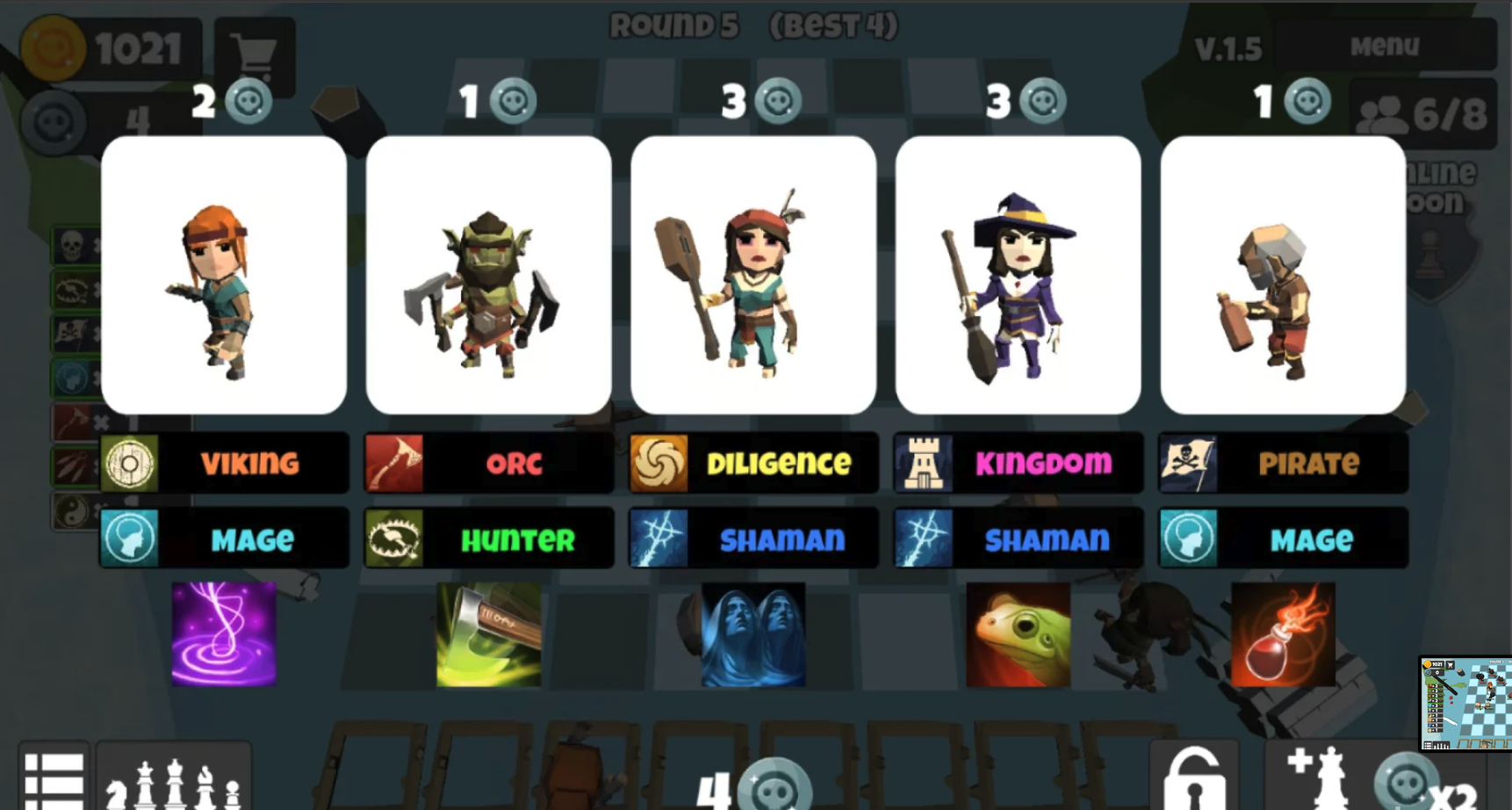Toggle the shop lock padlock
Image resolution: width=1512 pixels, height=810 pixels.
pos(1193,779)
